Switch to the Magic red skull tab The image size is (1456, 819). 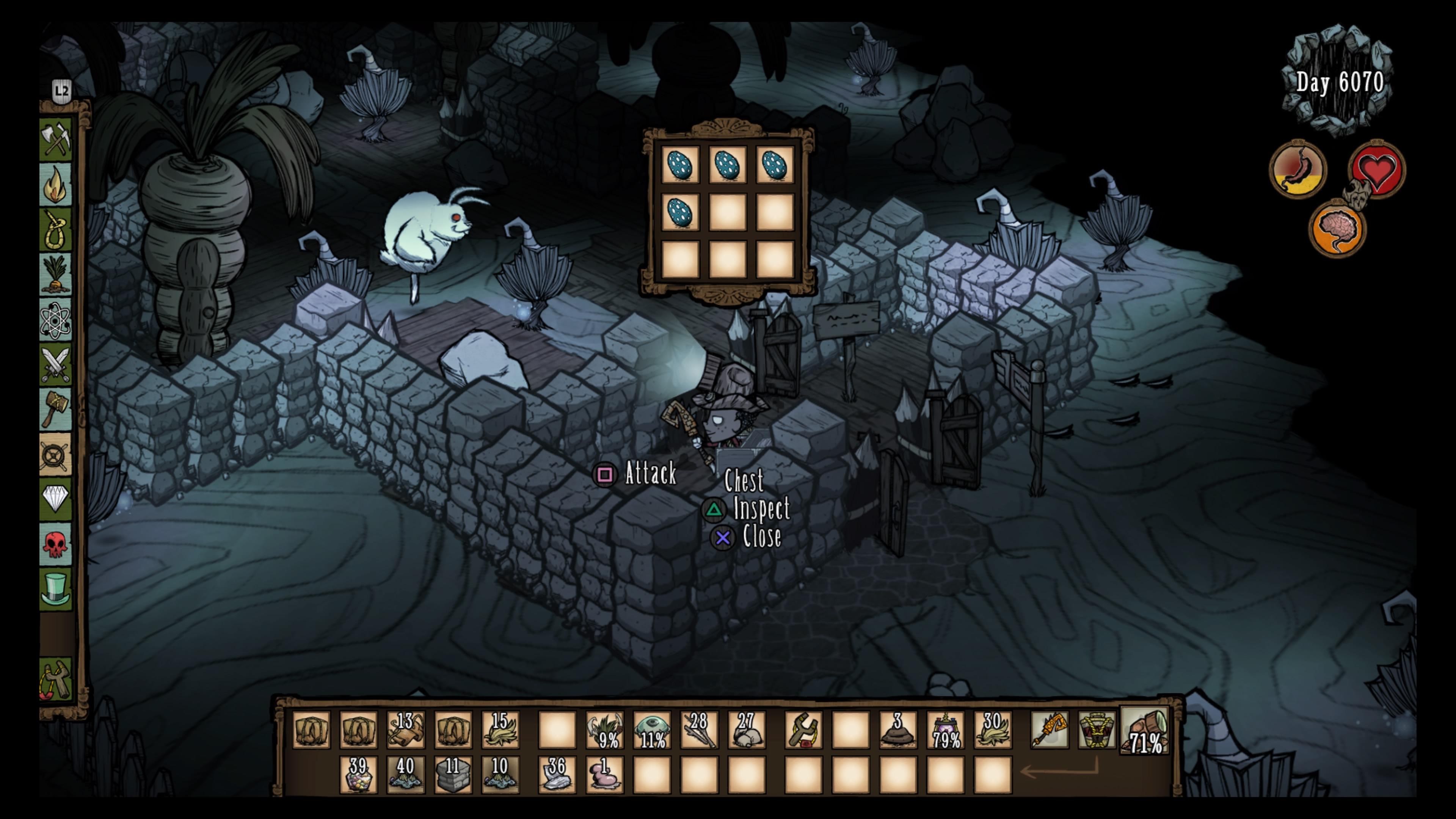click(56, 544)
